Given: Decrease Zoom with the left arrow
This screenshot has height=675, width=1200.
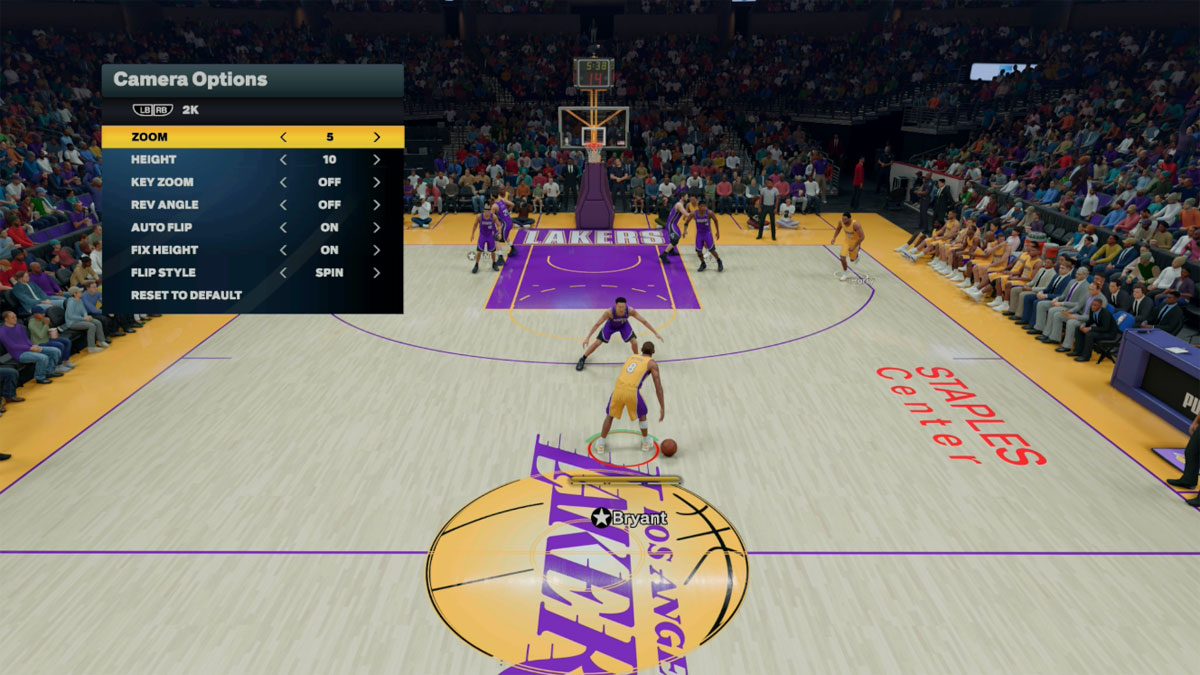Looking at the screenshot, I should tap(283, 137).
